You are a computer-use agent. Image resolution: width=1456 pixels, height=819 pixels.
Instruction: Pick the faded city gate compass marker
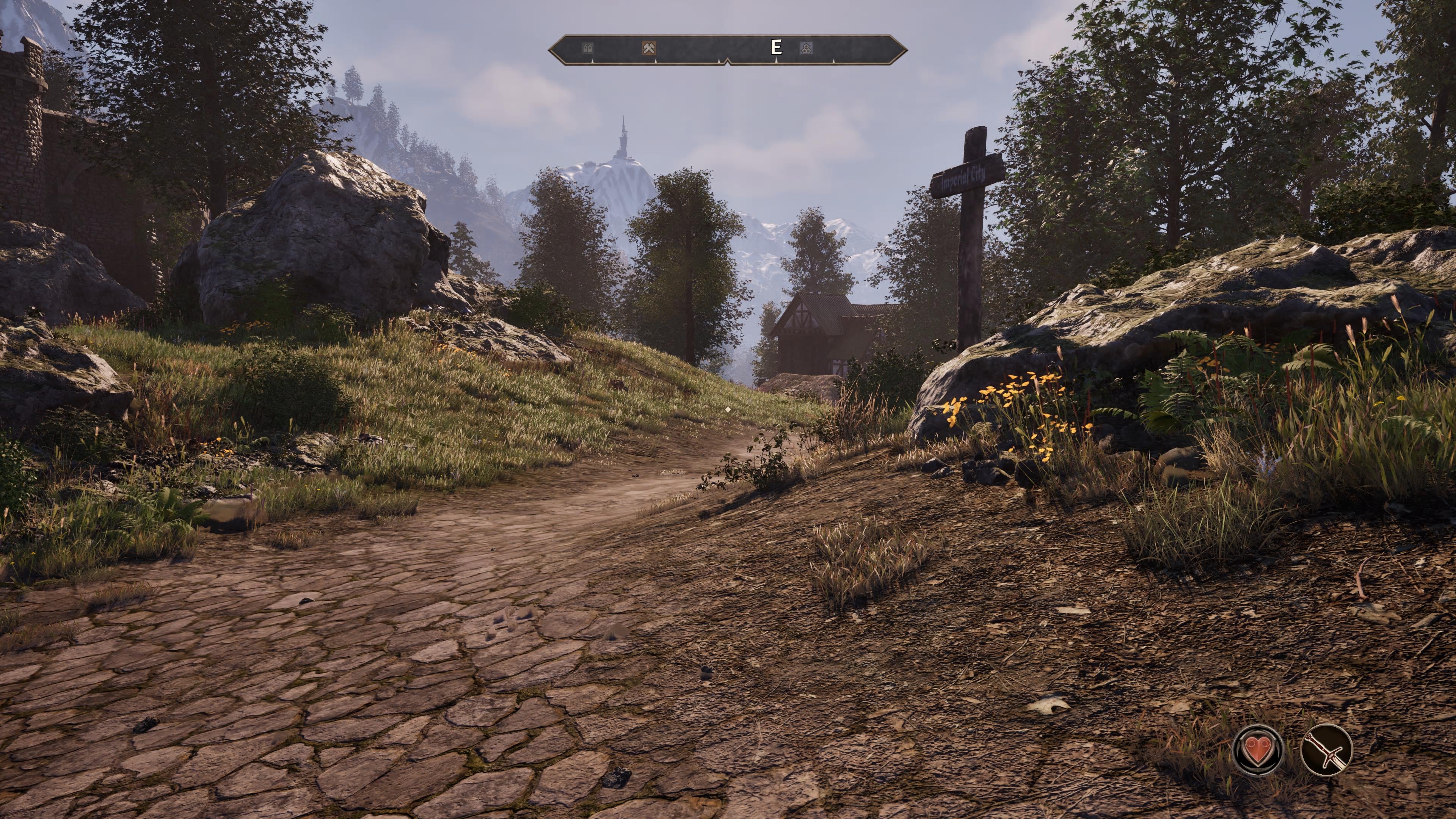[588, 49]
